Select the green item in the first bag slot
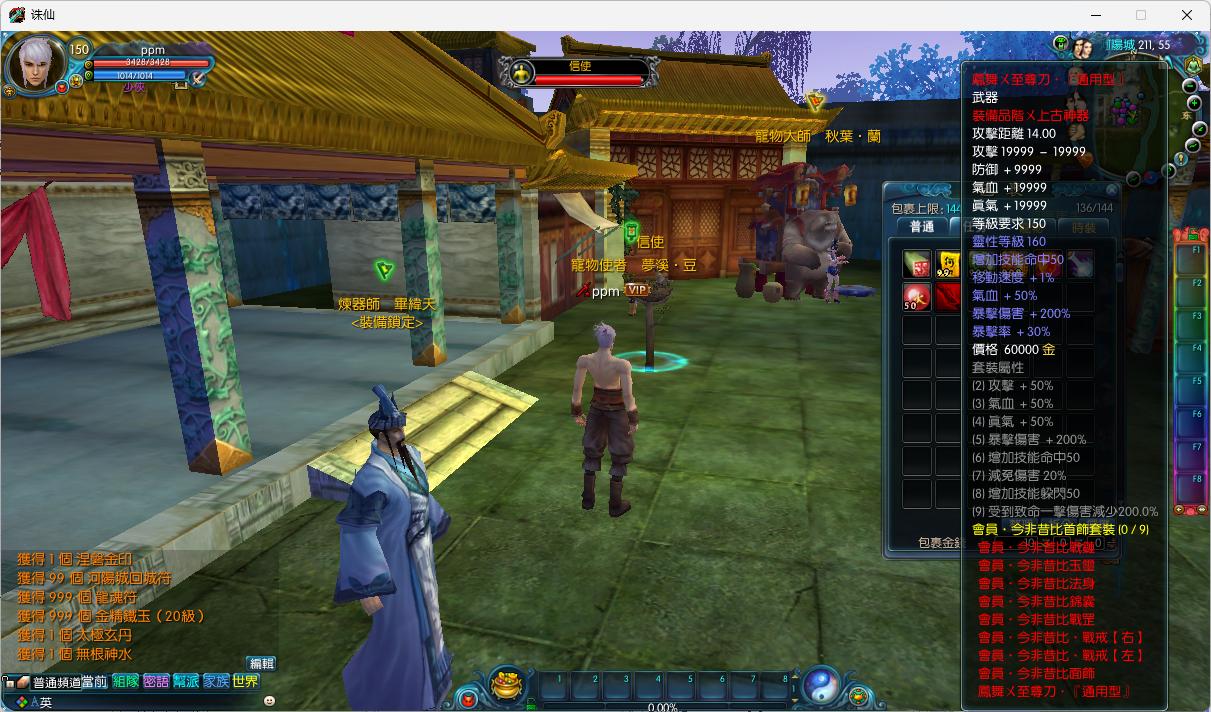Image resolution: width=1211 pixels, height=712 pixels. [x=917, y=264]
